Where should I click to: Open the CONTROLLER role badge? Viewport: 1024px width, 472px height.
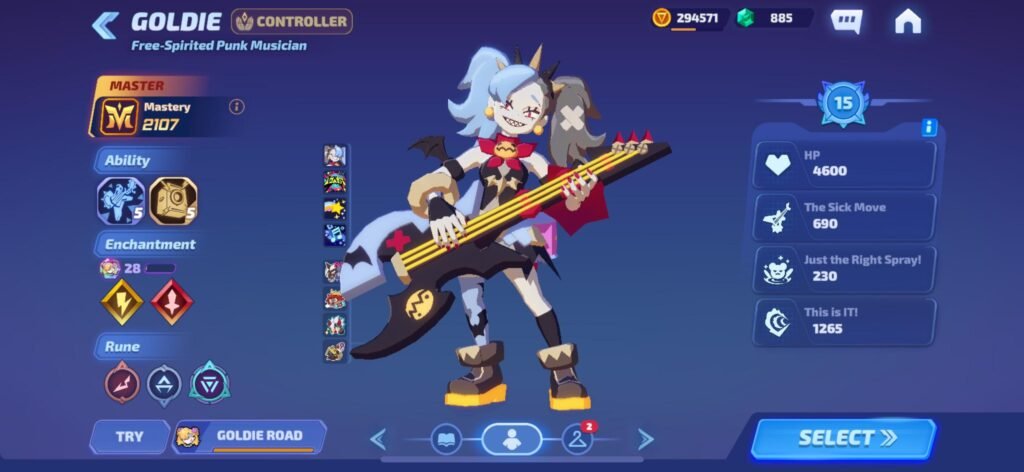(292, 21)
